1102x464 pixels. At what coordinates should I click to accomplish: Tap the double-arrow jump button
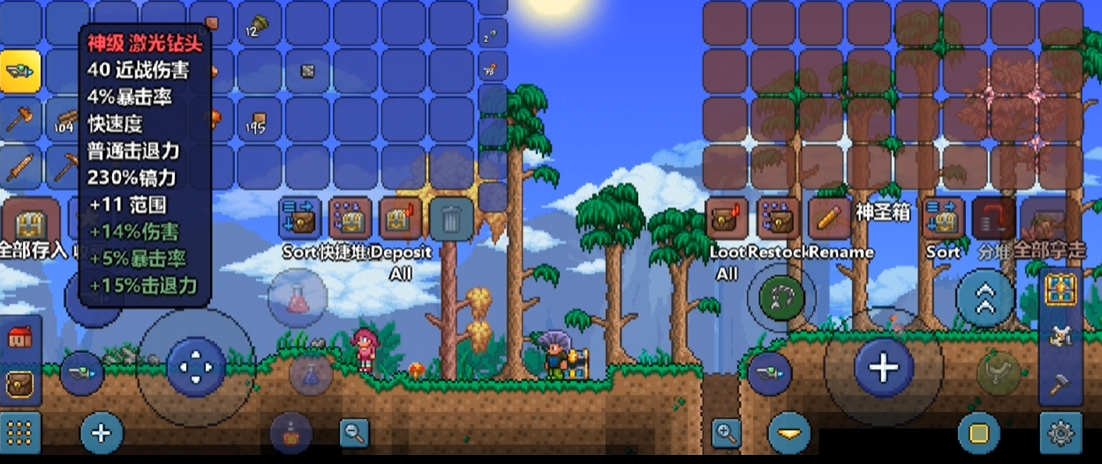(x=985, y=299)
